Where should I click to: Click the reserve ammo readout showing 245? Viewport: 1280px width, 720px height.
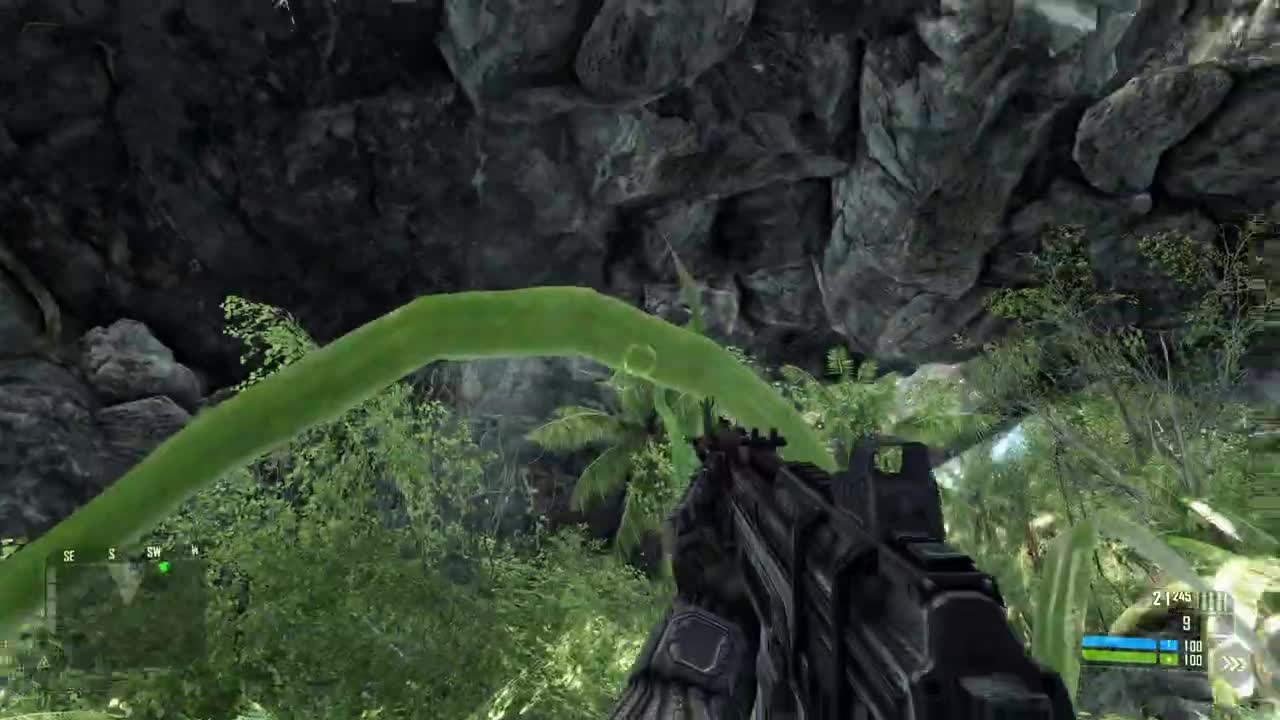tap(1181, 597)
